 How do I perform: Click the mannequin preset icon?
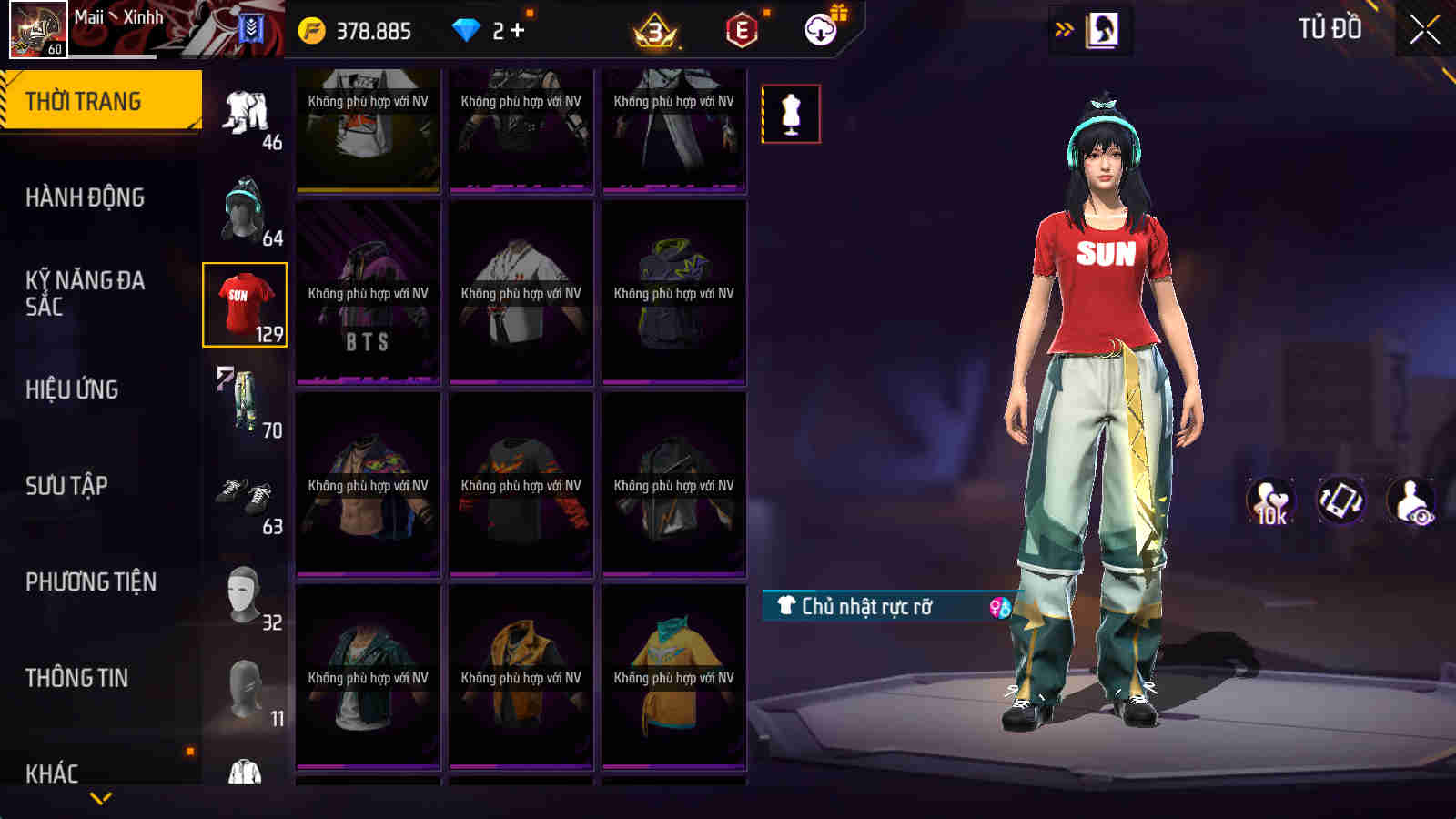(791, 115)
